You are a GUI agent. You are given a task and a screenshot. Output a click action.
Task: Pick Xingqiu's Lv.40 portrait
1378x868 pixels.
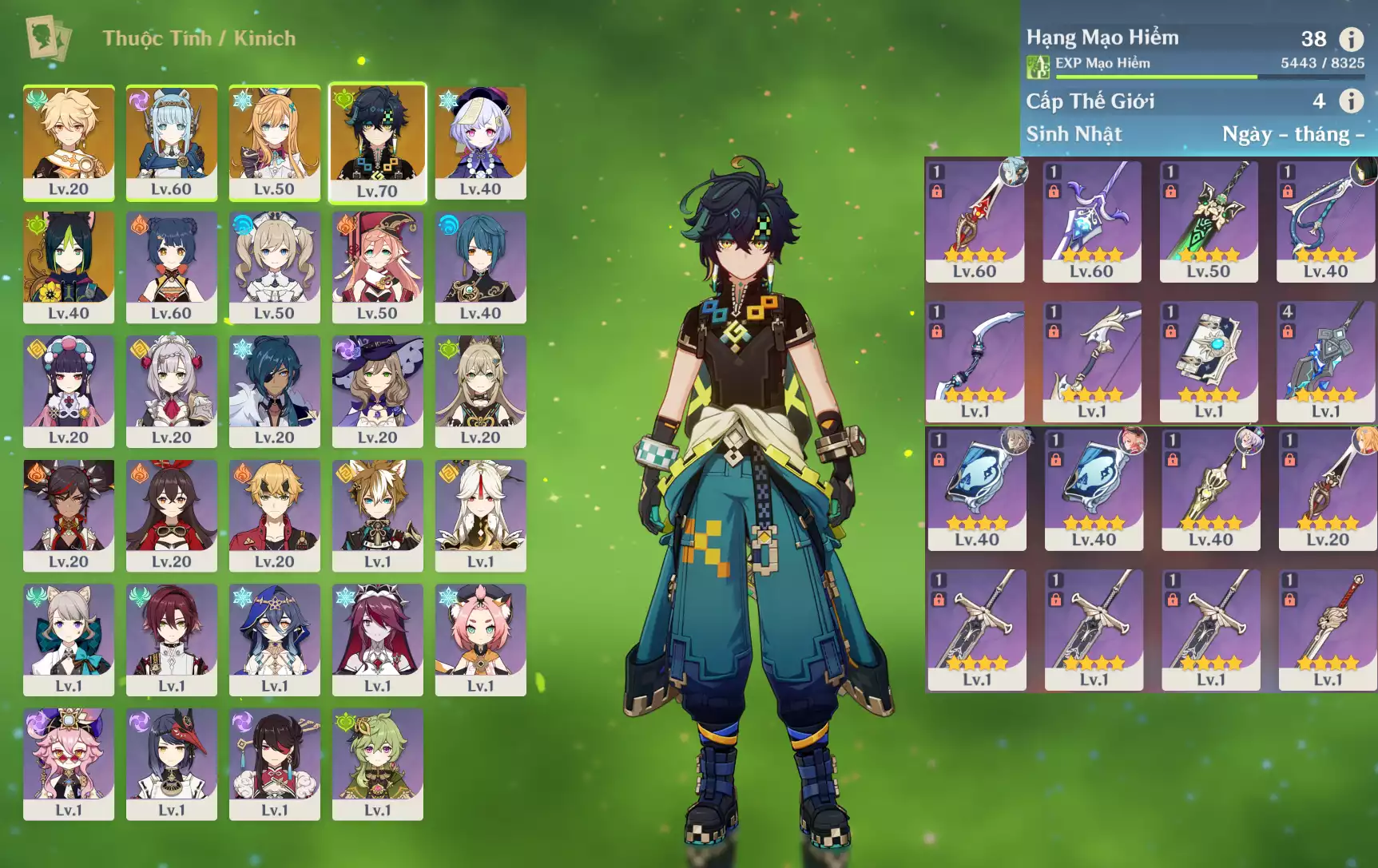pyautogui.click(x=480, y=266)
